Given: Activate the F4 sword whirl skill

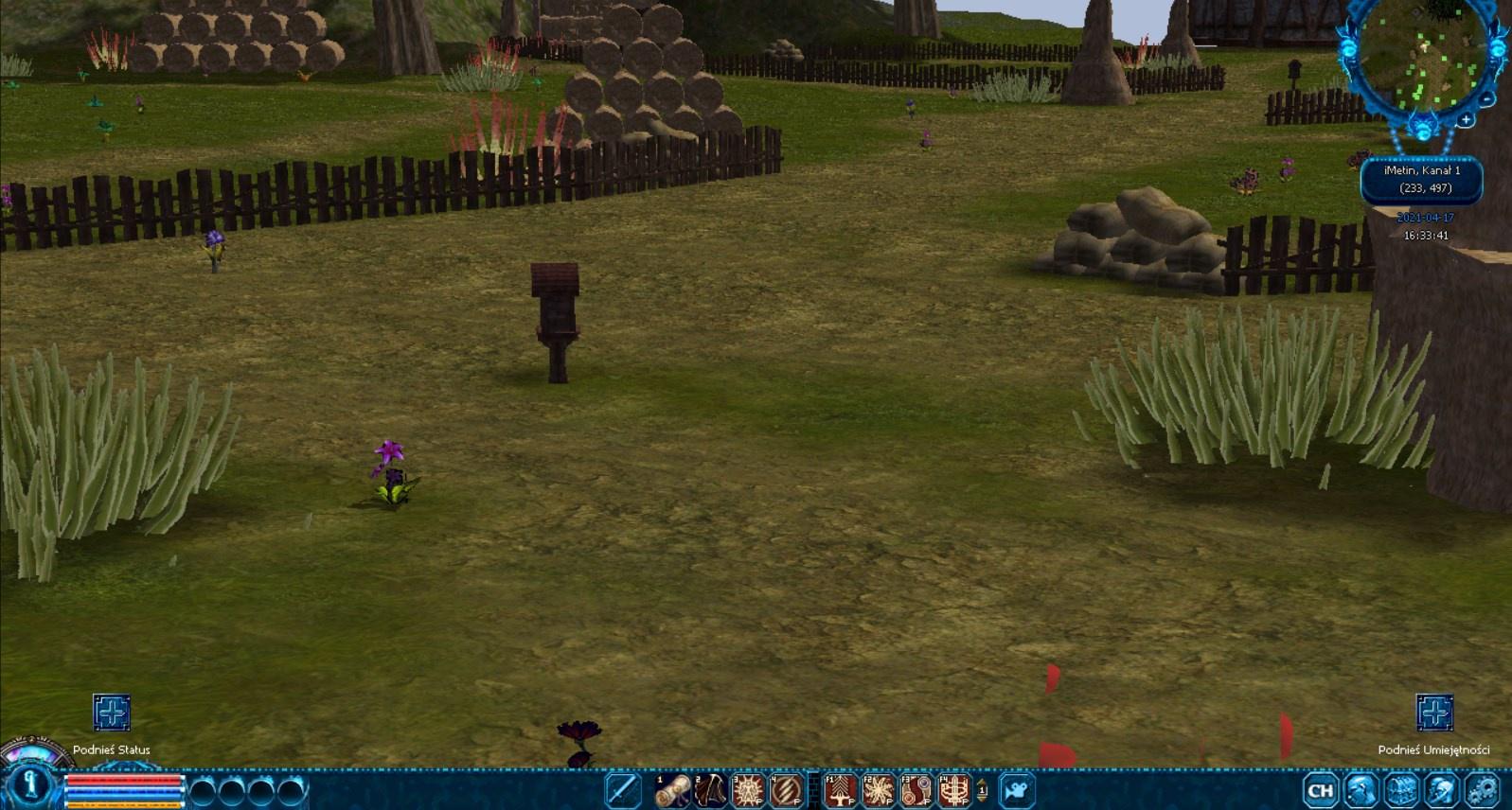Looking at the screenshot, I should [x=954, y=790].
